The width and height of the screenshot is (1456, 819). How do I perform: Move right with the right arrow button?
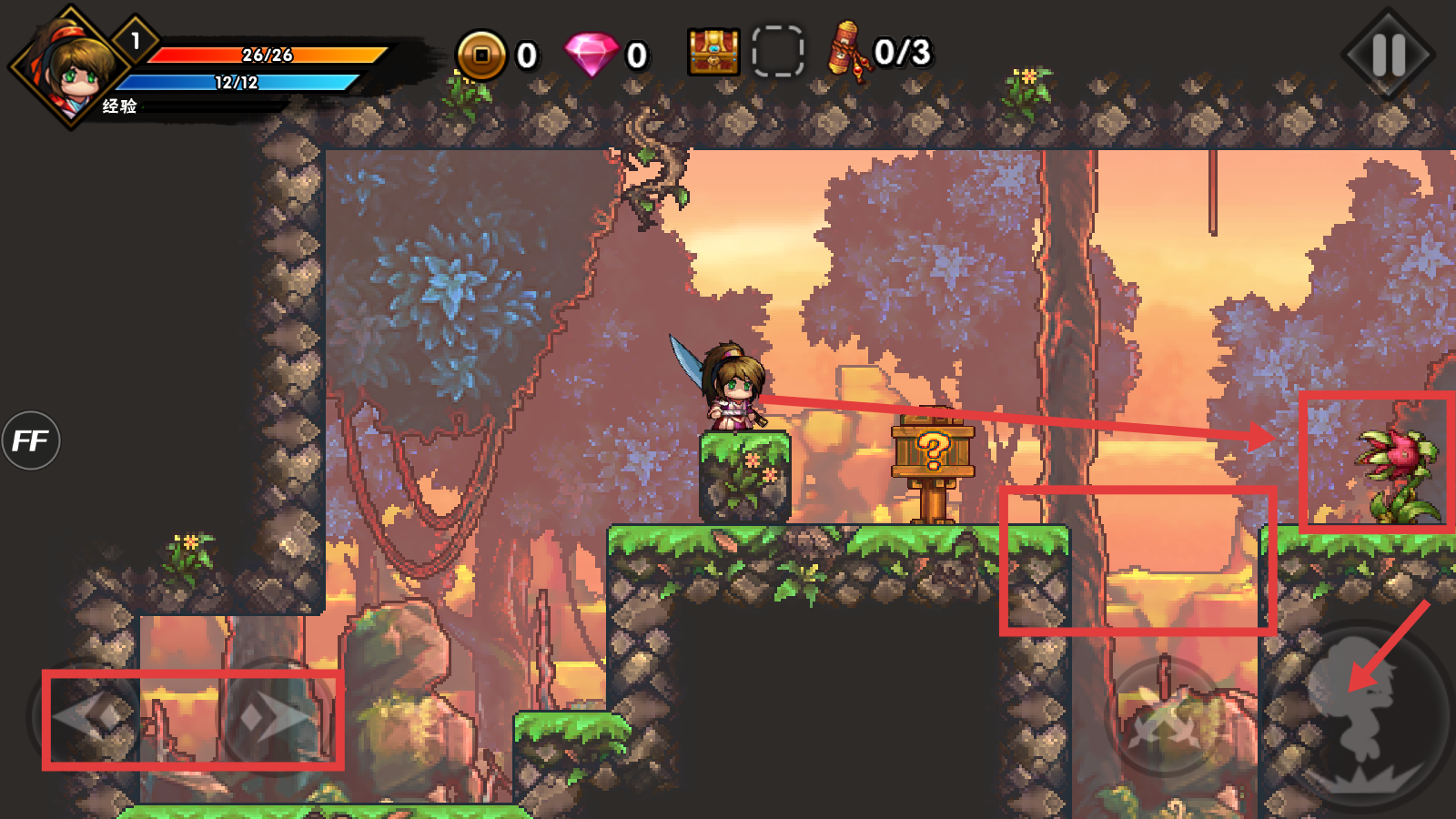coord(273,719)
